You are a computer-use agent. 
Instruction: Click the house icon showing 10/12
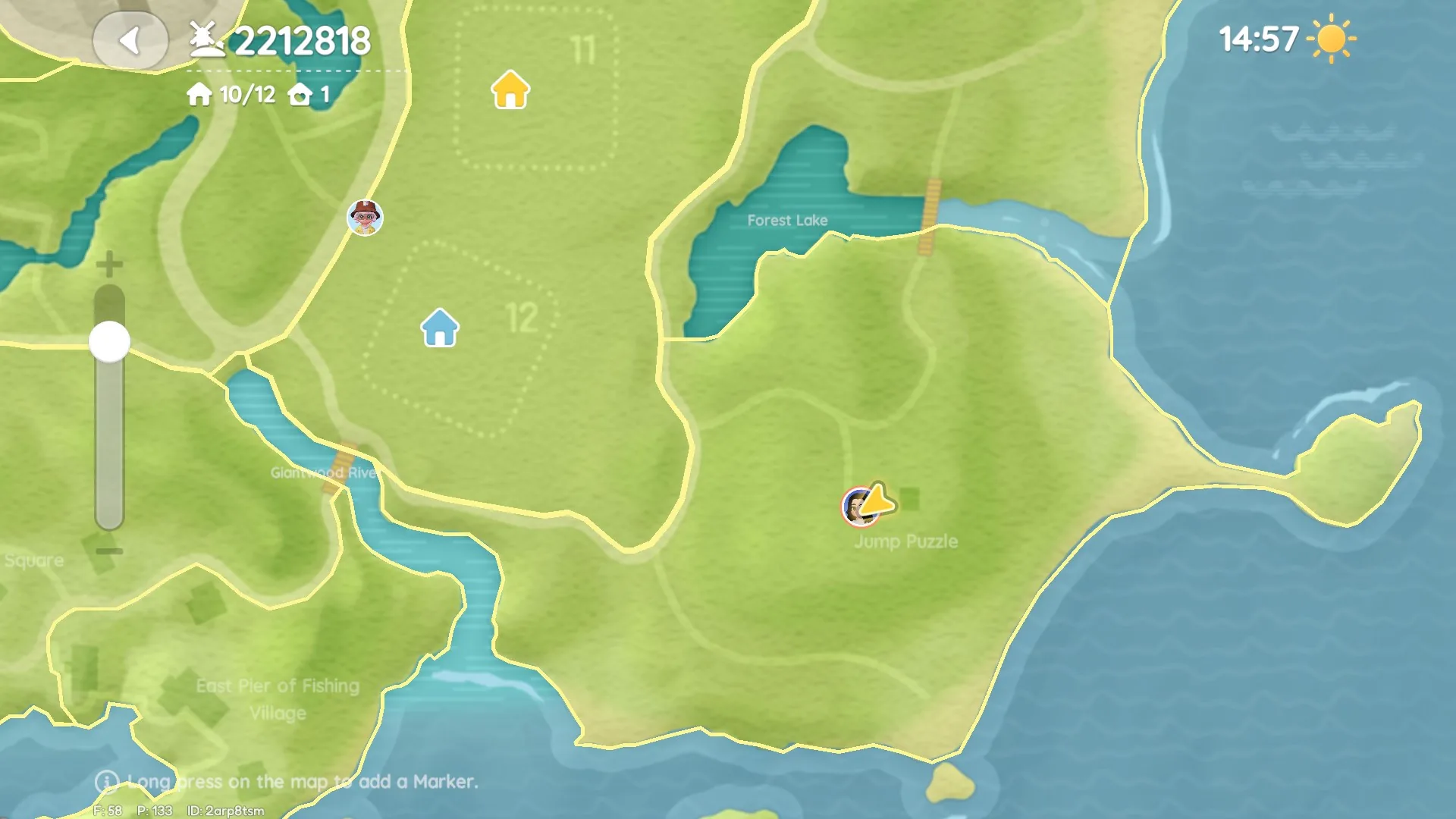point(199,94)
